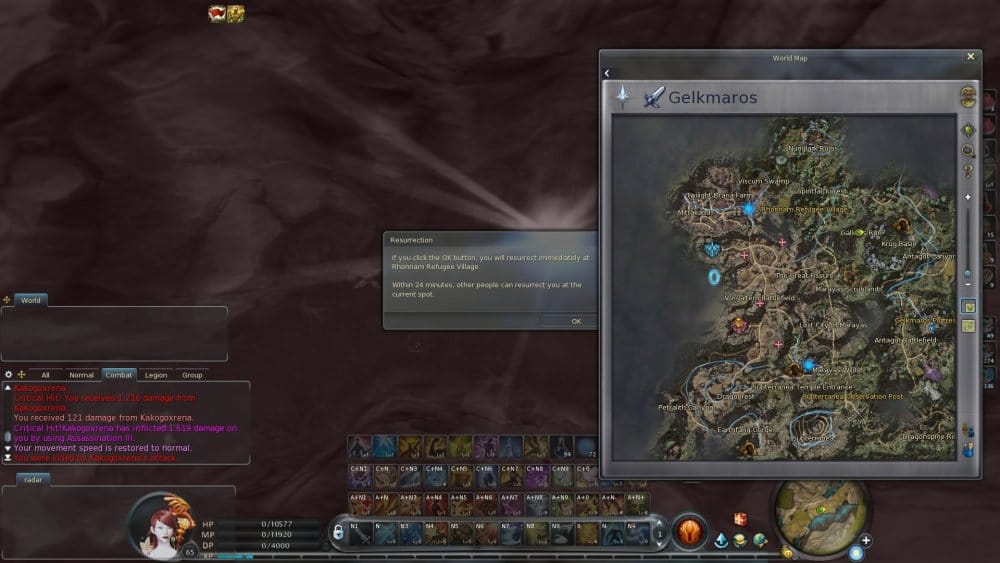1000x563 pixels.
Task: Click the minimap's plus button
Action: (866, 541)
